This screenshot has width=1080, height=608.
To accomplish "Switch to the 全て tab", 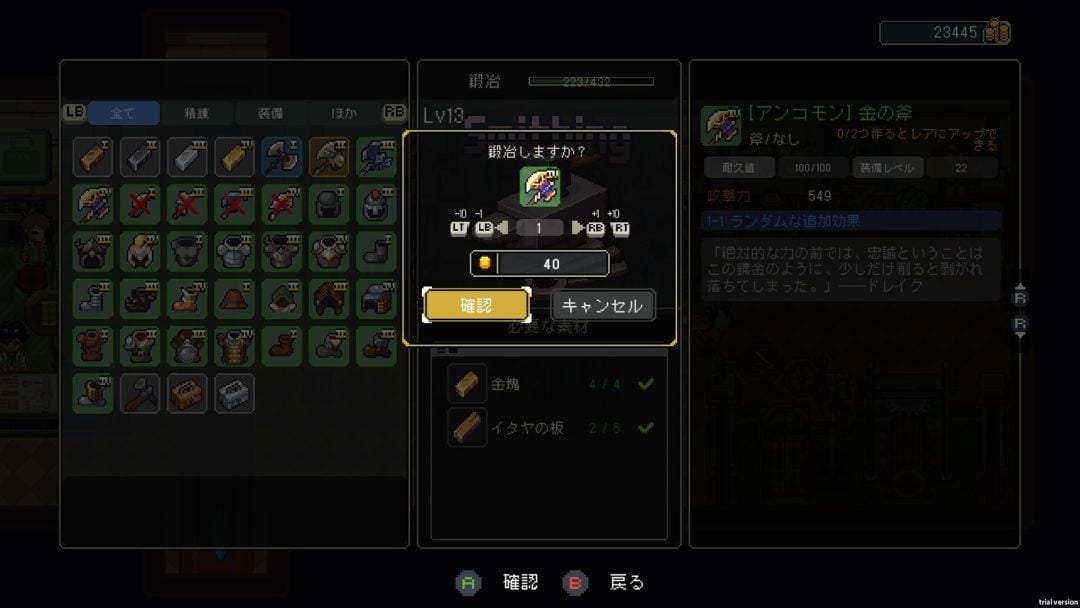I will [x=123, y=114].
